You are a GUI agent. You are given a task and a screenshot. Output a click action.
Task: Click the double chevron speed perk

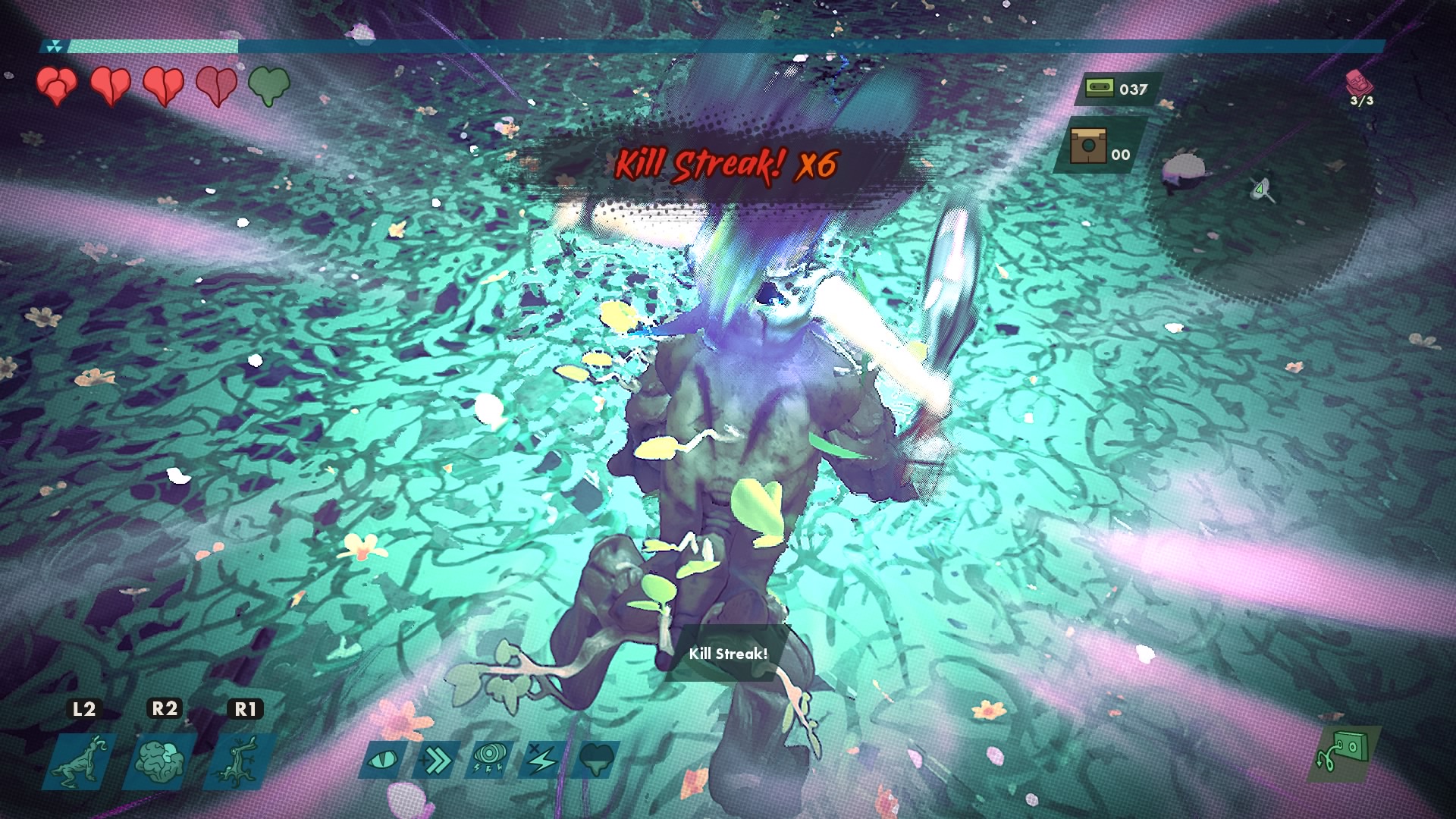tap(437, 759)
